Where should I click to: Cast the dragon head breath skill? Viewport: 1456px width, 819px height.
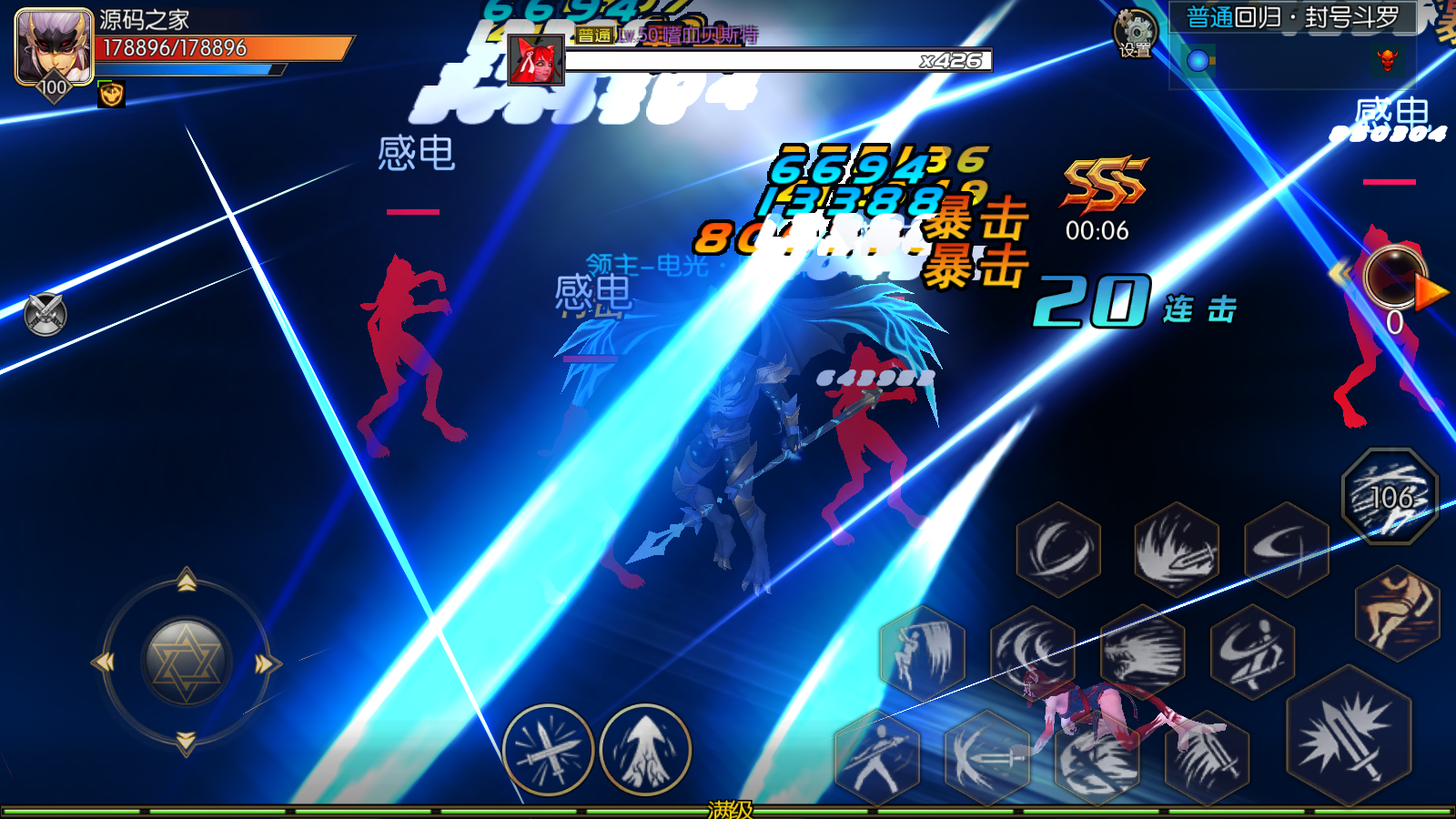tap(1143, 652)
